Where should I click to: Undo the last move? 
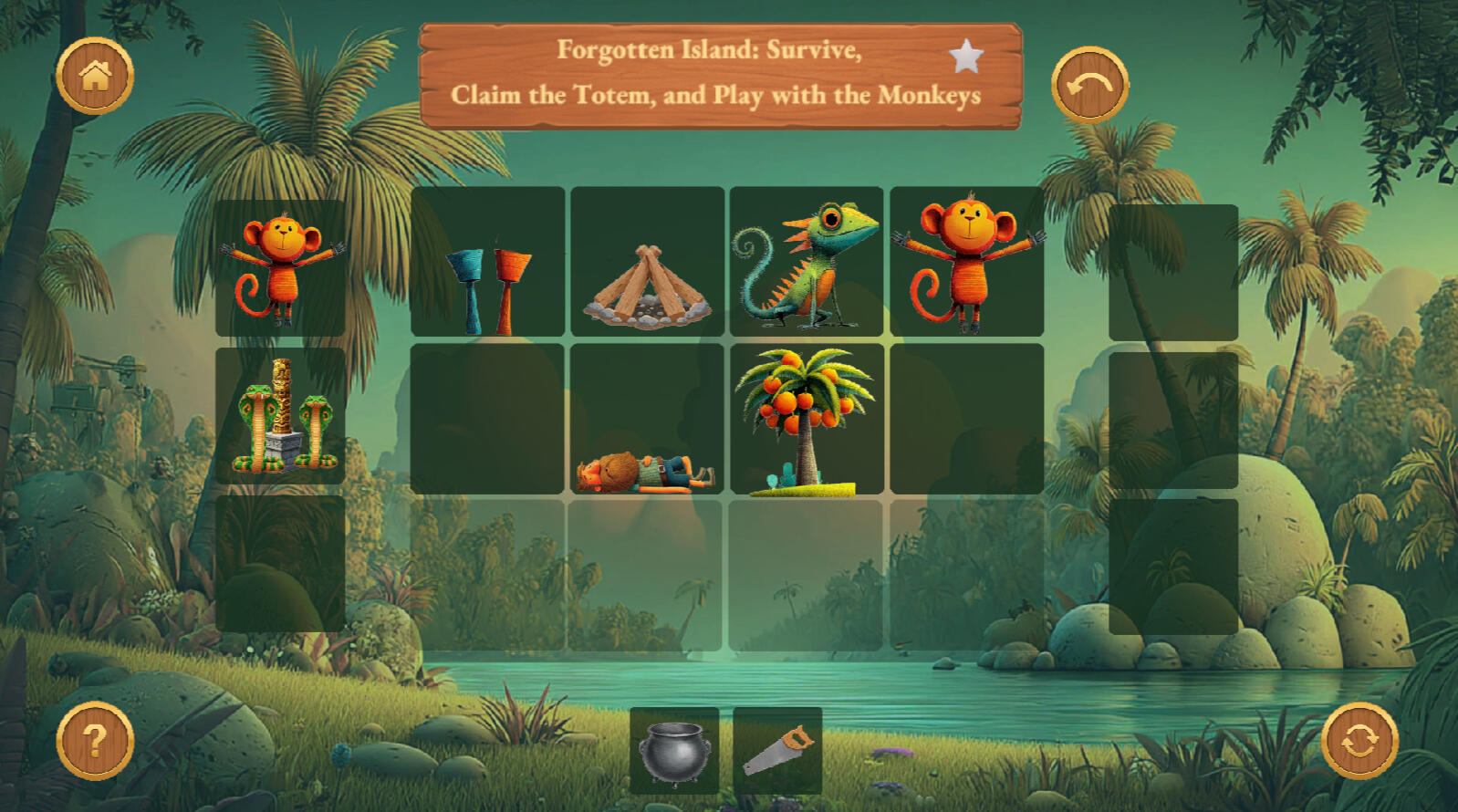click(1089, 85)
